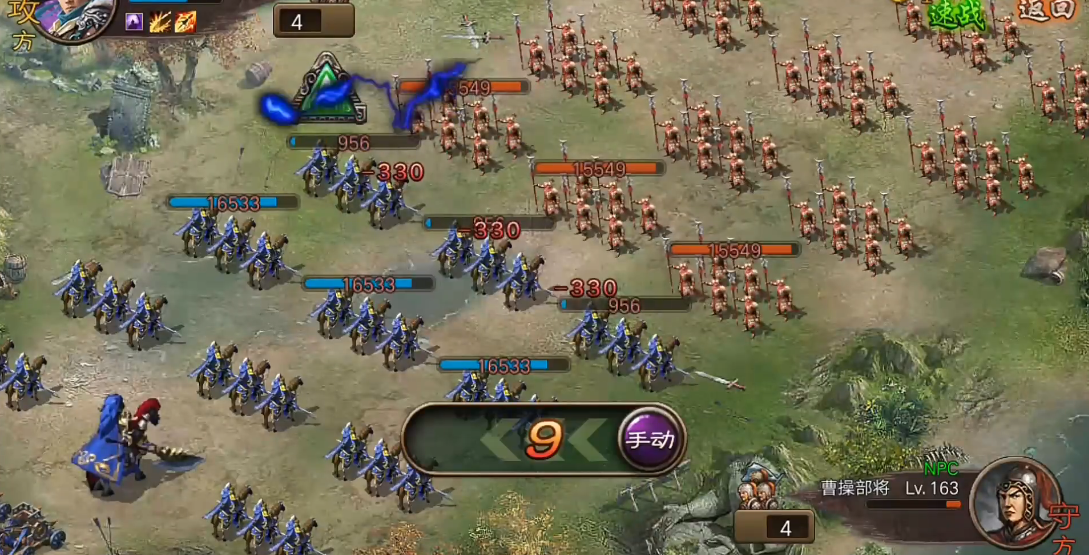Click the purple hooded figure skill icon
This screenshot has width=1089, height=555.
(x=134, y=22)
